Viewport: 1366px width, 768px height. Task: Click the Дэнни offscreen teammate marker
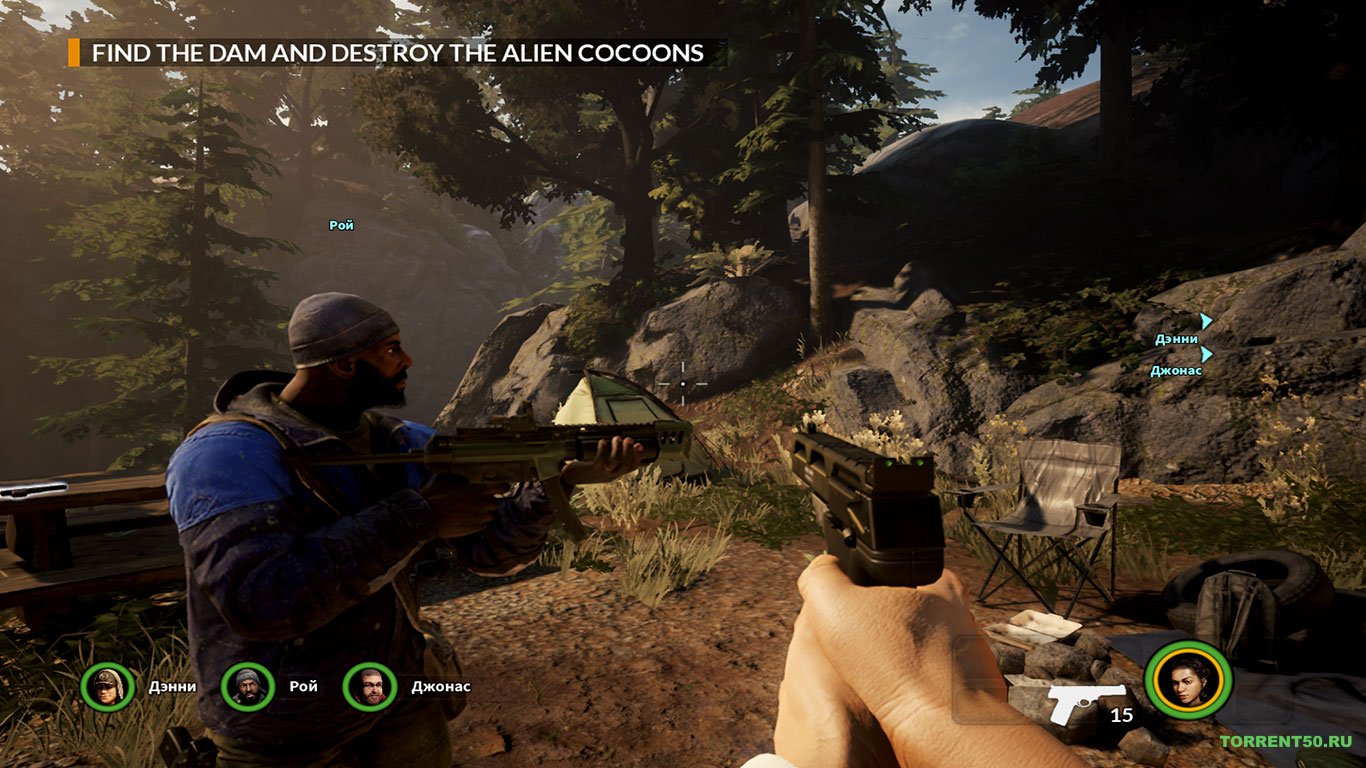click(1206, 321)
